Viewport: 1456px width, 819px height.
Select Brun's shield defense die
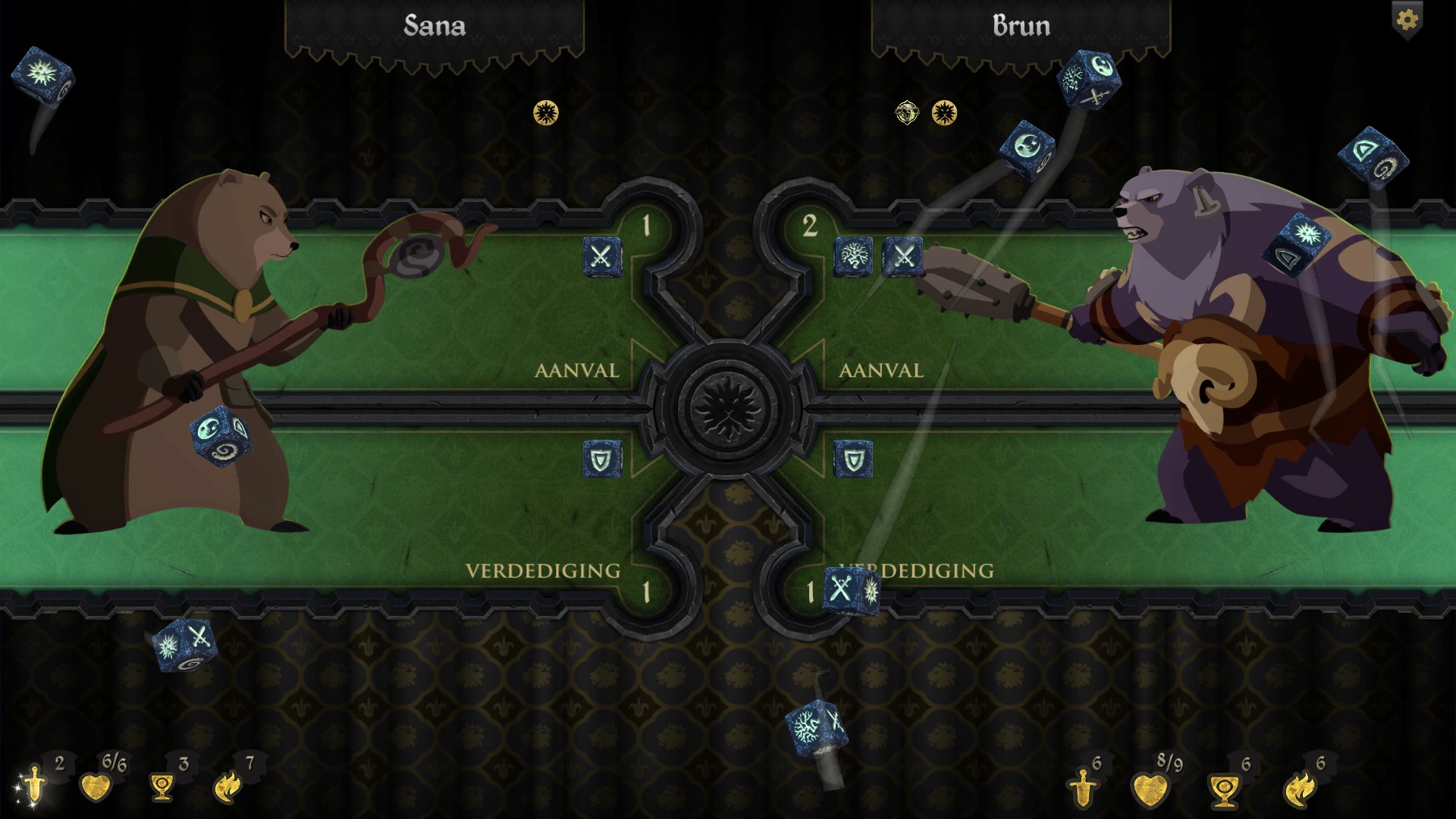point(853,459)
